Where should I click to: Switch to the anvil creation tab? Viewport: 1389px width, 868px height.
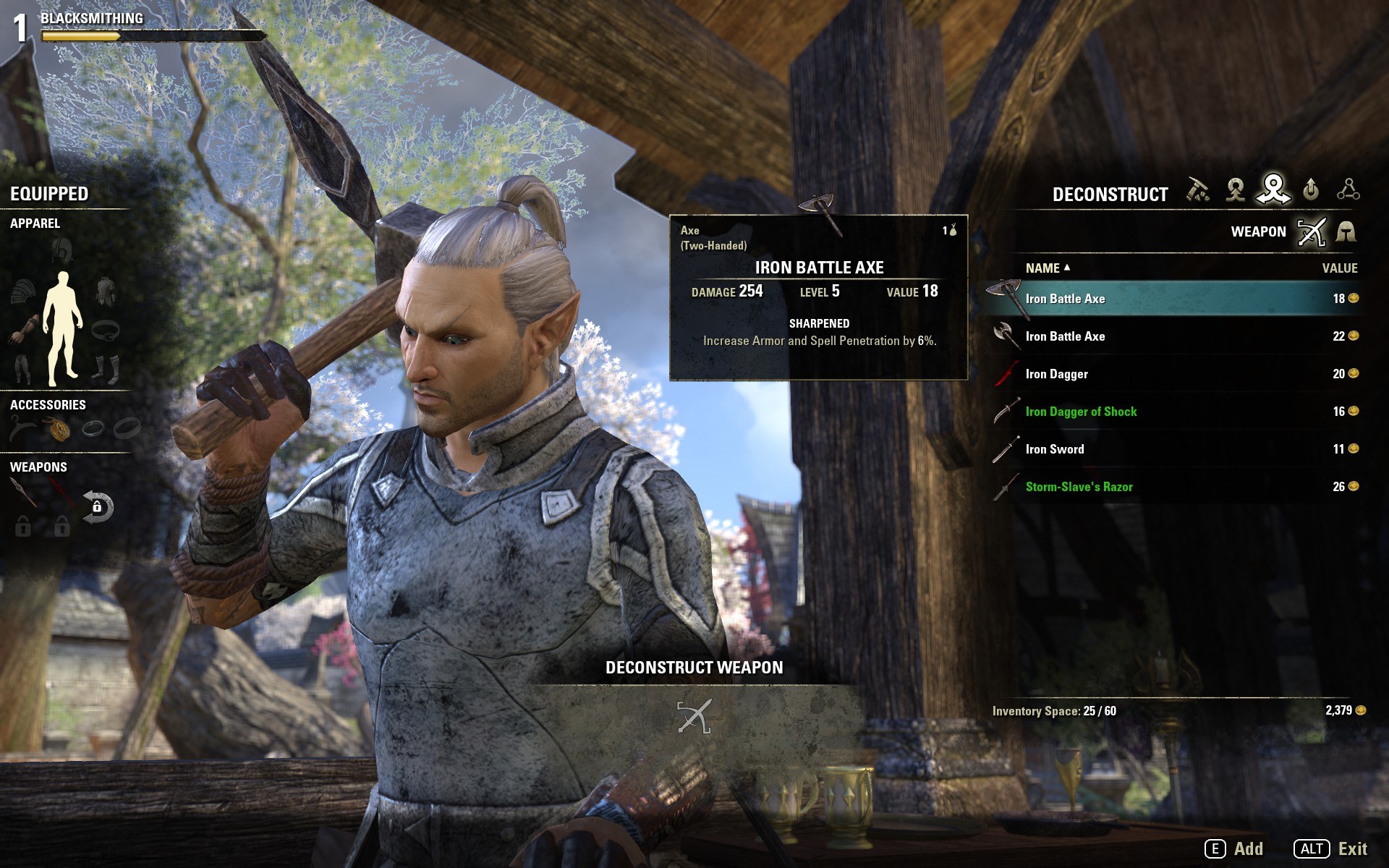coord(1235,190)
